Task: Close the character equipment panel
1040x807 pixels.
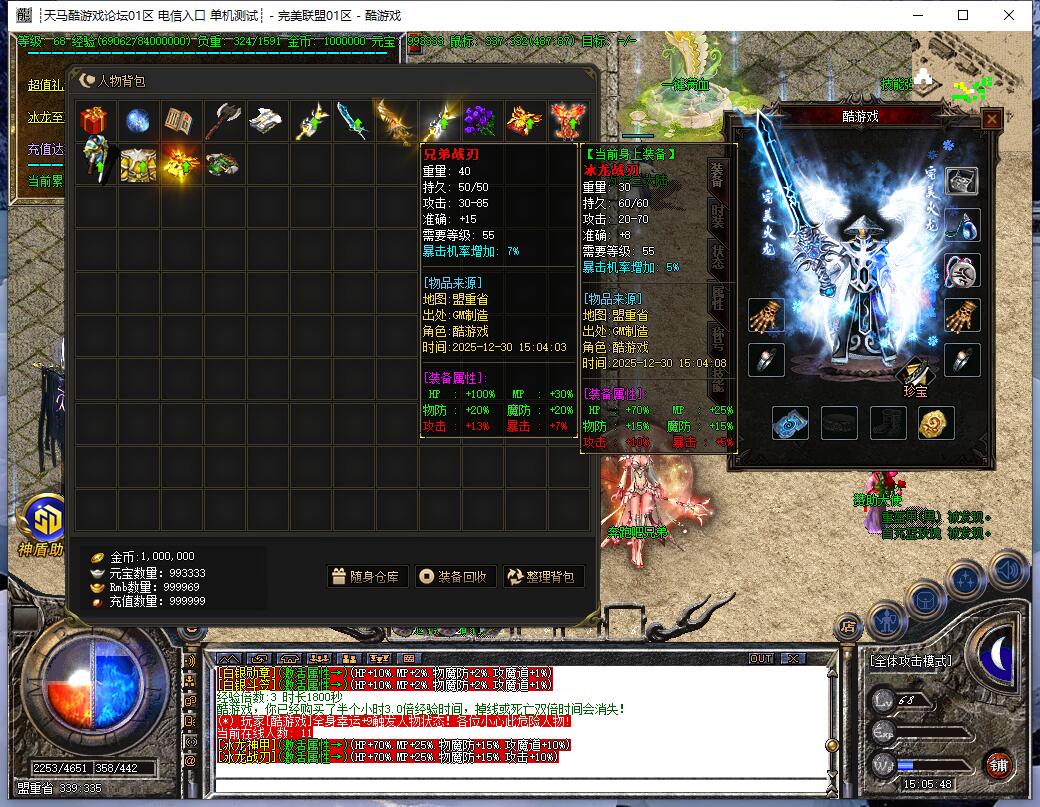Action: [991, 119]
